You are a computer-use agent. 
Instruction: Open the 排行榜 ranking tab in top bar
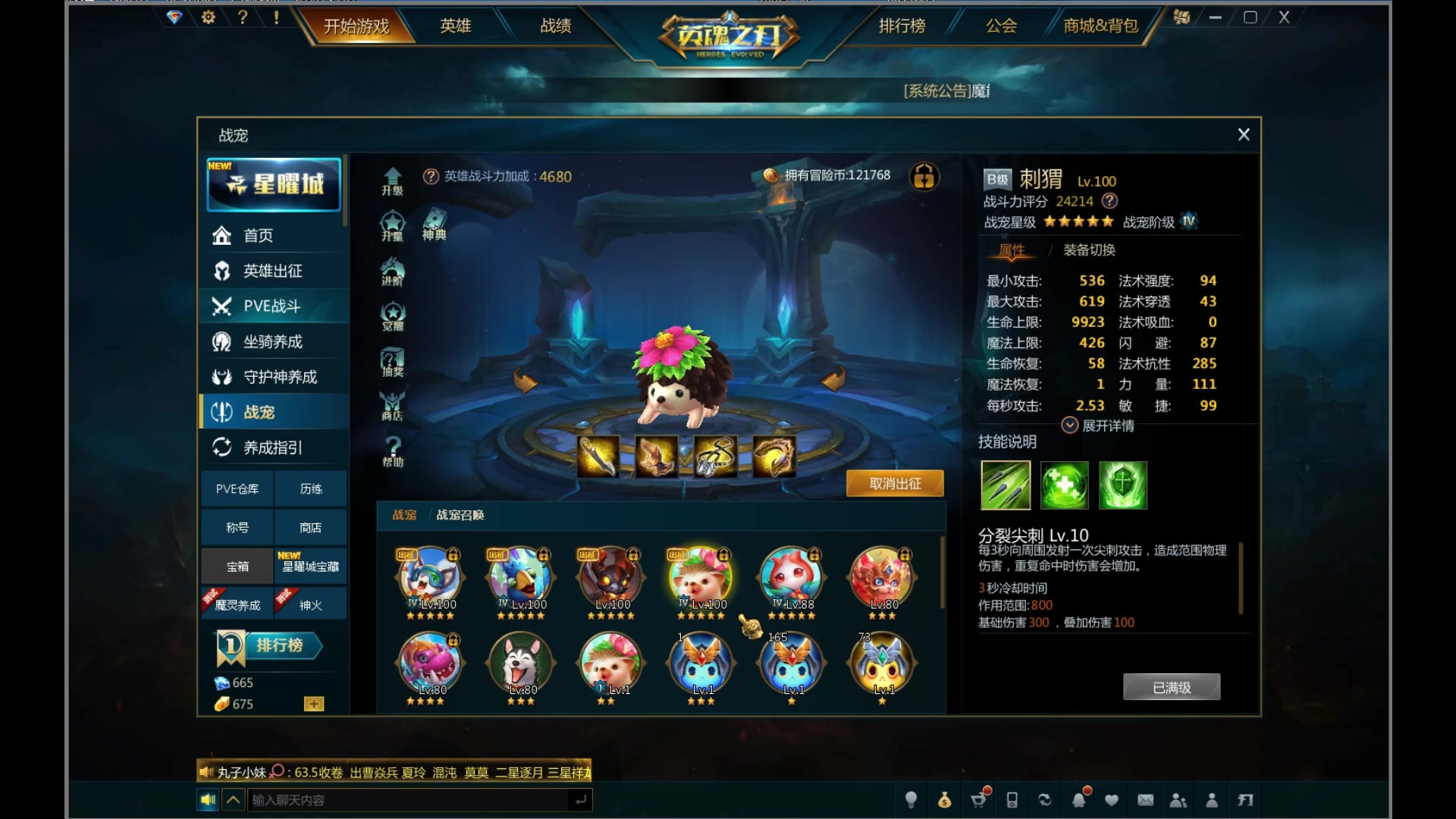pyautogui.click(x=902, y=26)
